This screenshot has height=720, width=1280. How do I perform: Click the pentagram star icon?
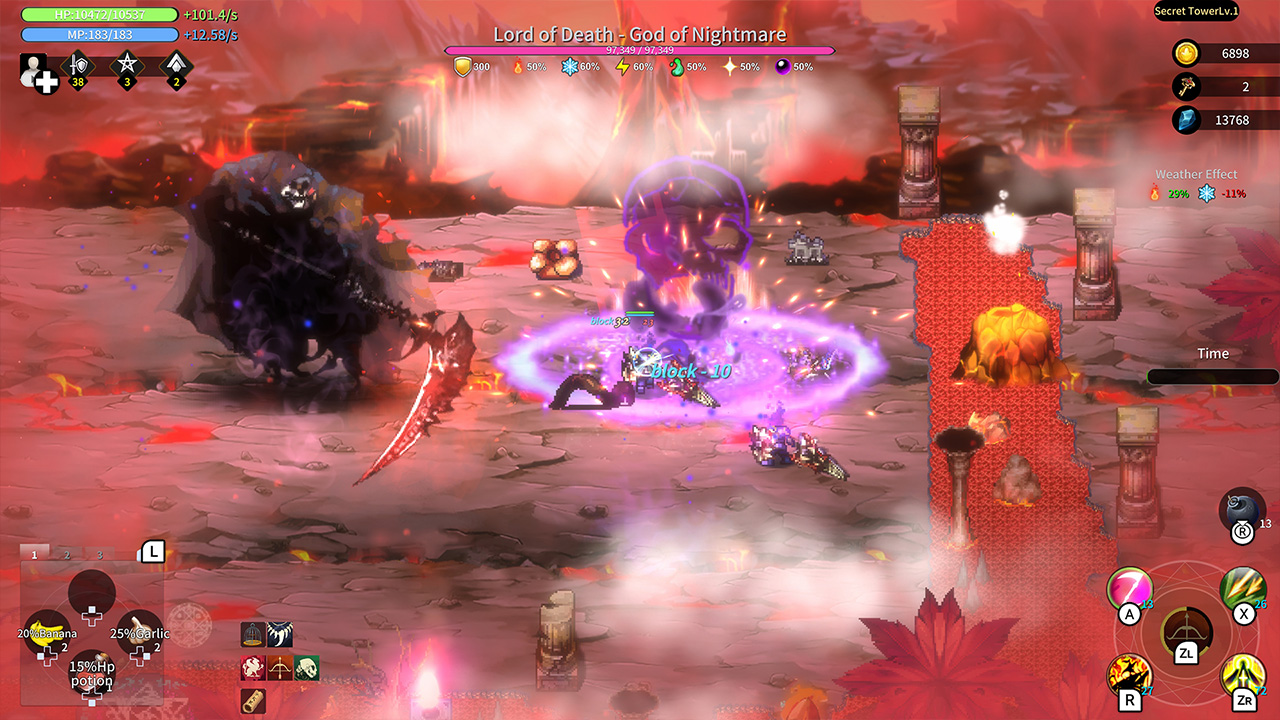127,67
